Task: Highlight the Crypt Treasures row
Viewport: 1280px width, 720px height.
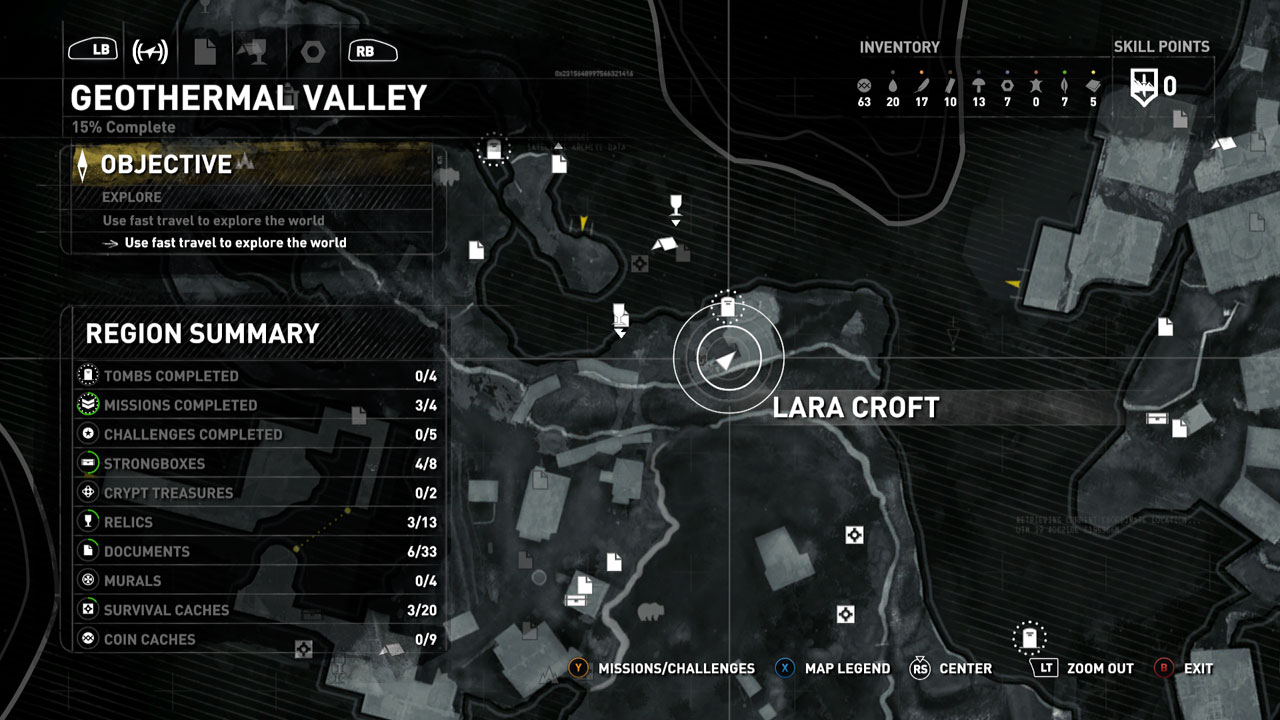Action: [258, 493]
